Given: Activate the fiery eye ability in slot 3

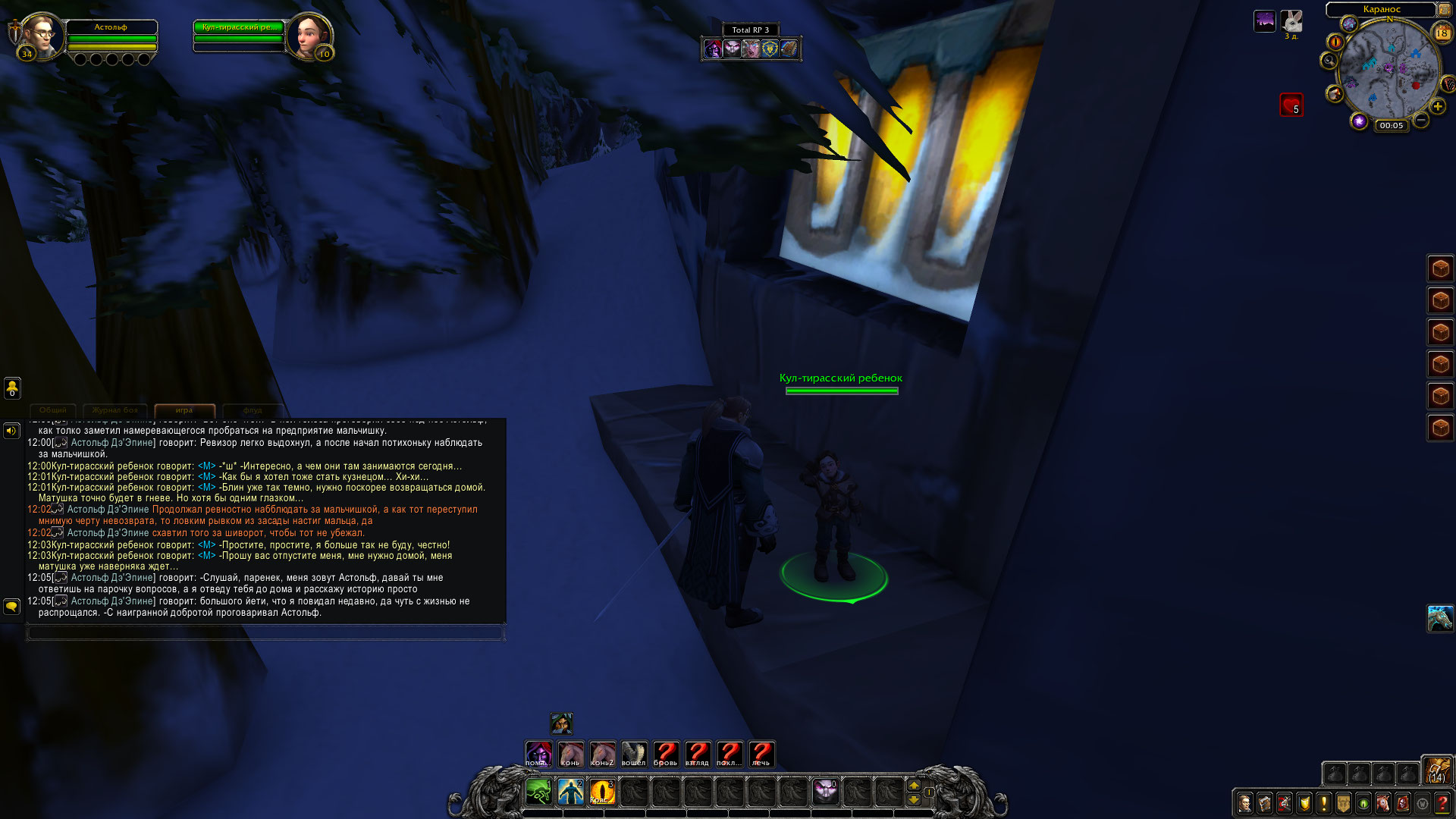Looking at the screenshot, I should pyautogui.click(x=602, y=792).
